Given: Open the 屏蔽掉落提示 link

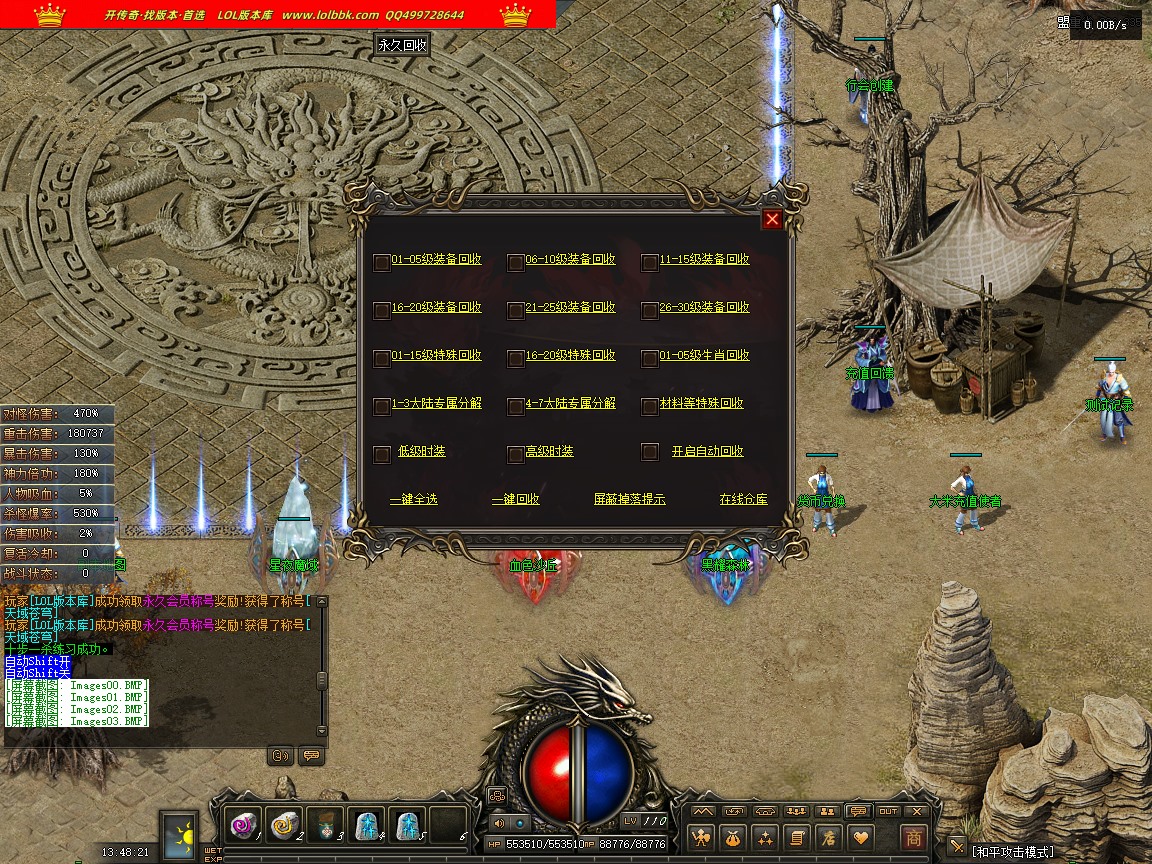Looking at the screenshot, I should (629, 499).
